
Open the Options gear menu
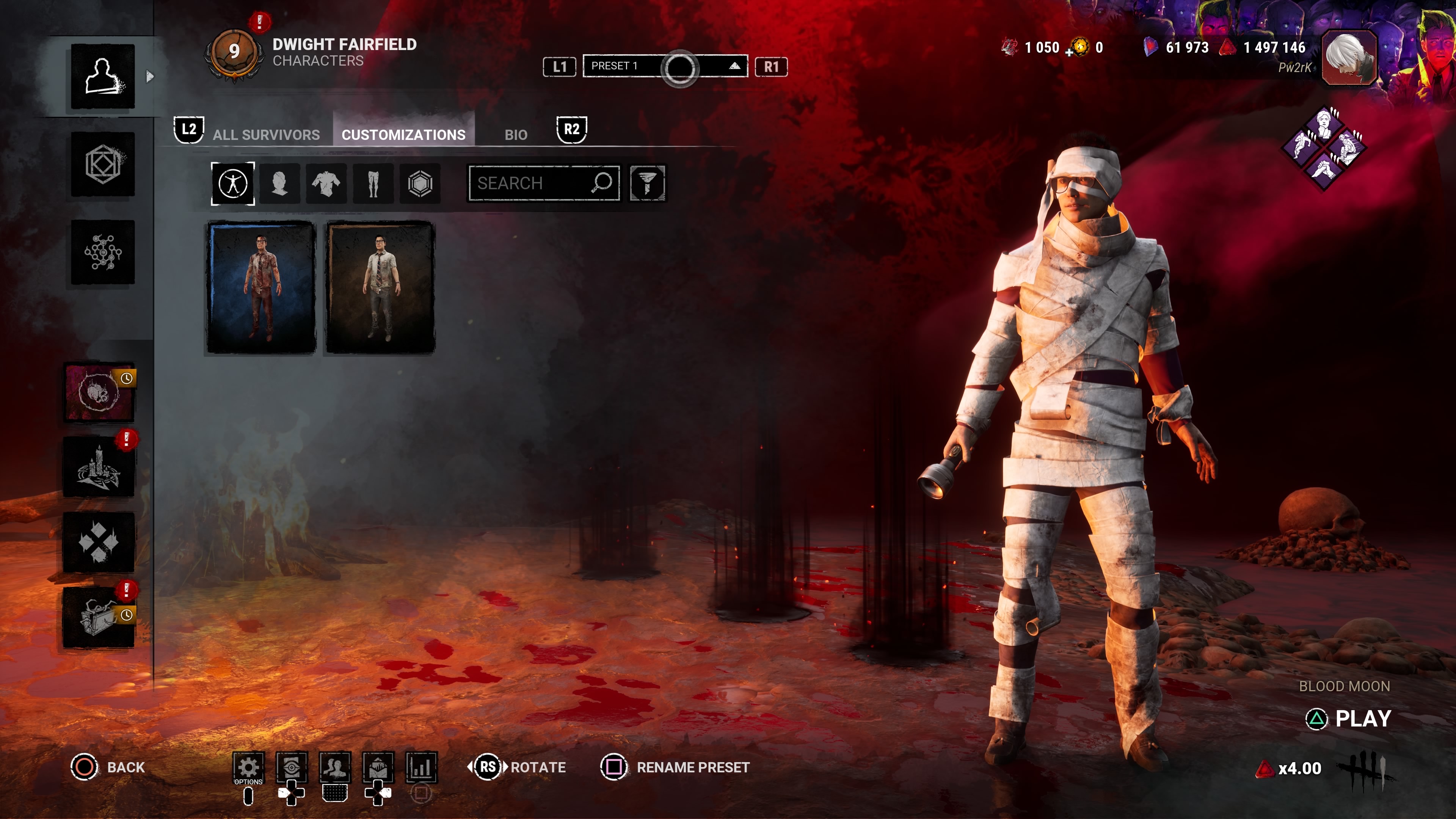coord(248,767)
